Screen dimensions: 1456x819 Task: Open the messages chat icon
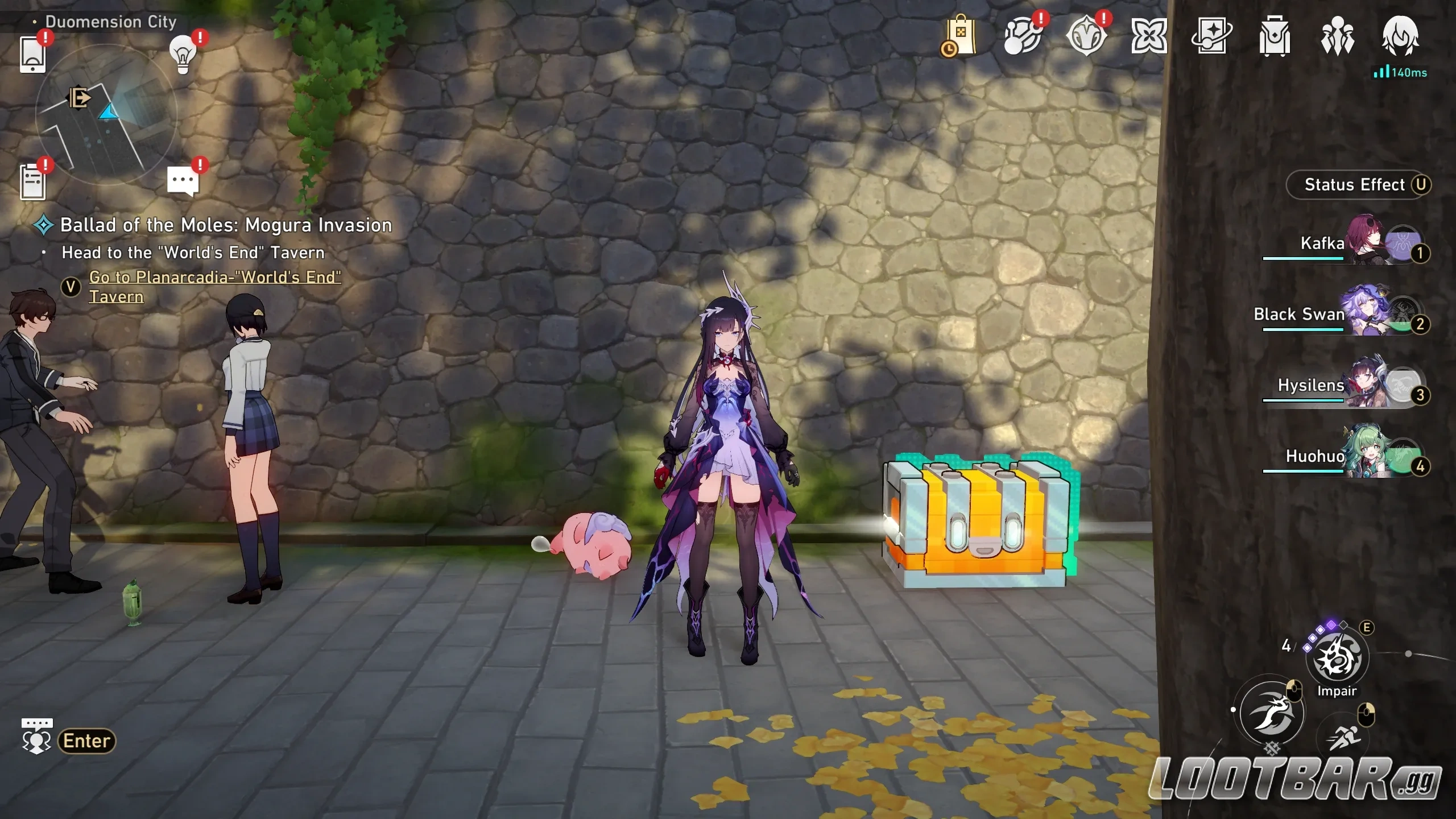click(183, 179)
